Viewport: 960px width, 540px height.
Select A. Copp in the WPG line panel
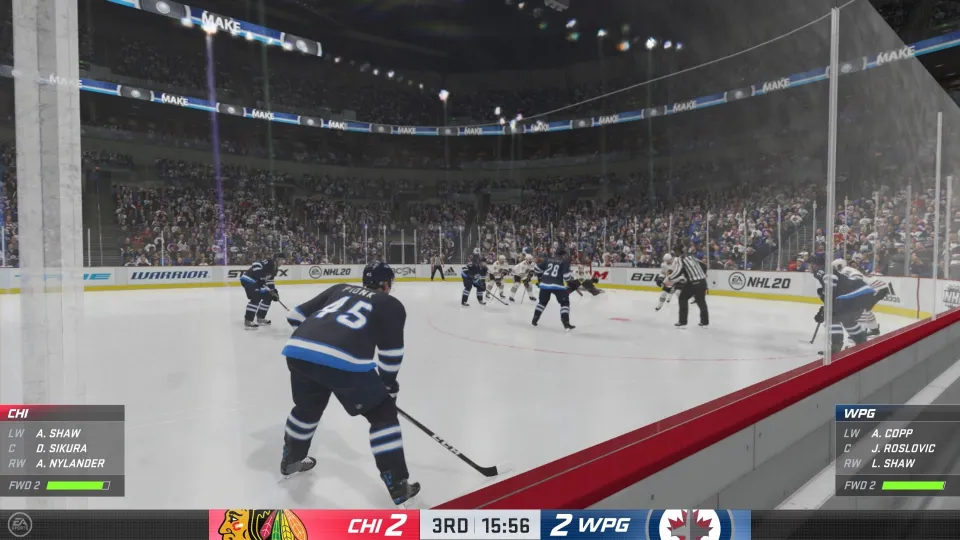click(891, 433)
